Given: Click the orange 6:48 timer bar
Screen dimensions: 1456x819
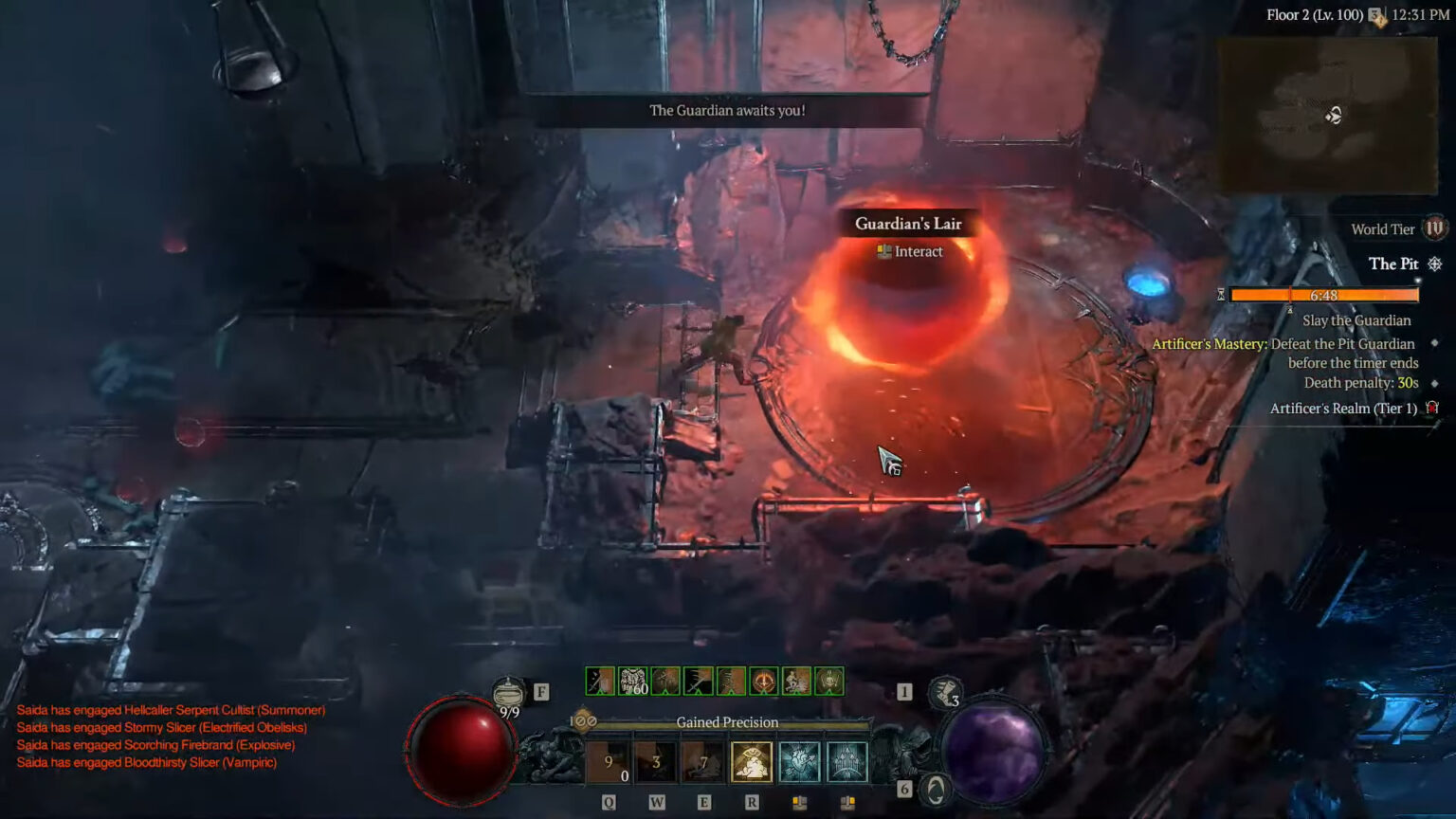Looking at the screenshot, I should (x=1322, y=295).
